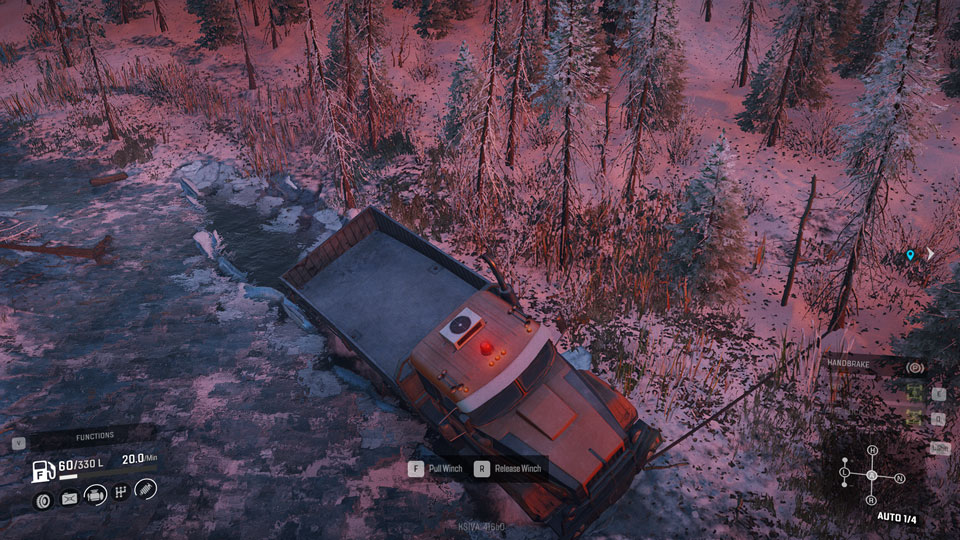Select Neutral on the gear shifter
This screenshot has width=960, height=540.
tap(898, 477)
